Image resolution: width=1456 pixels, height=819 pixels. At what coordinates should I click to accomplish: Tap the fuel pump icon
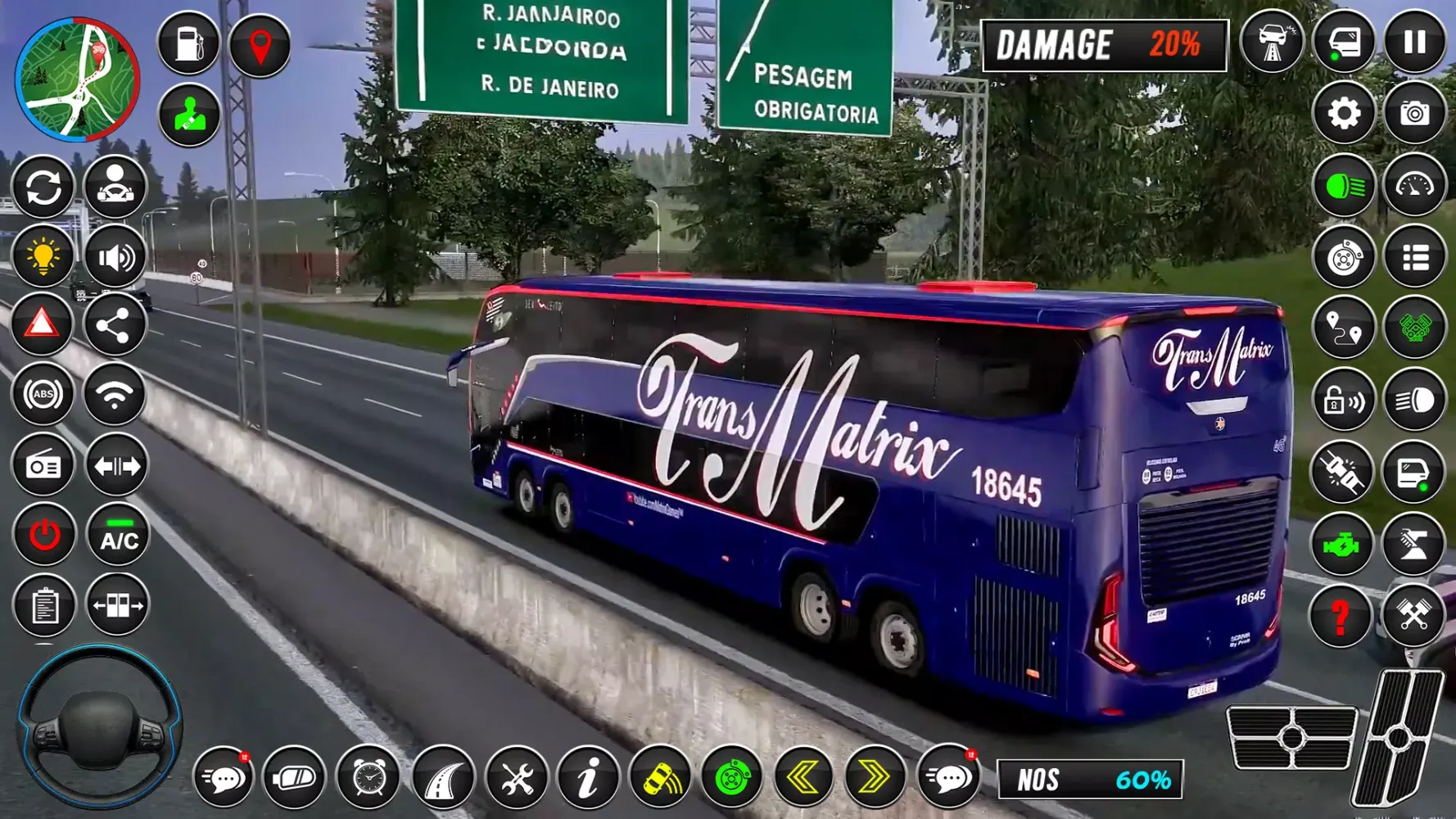tap(188, 44)
